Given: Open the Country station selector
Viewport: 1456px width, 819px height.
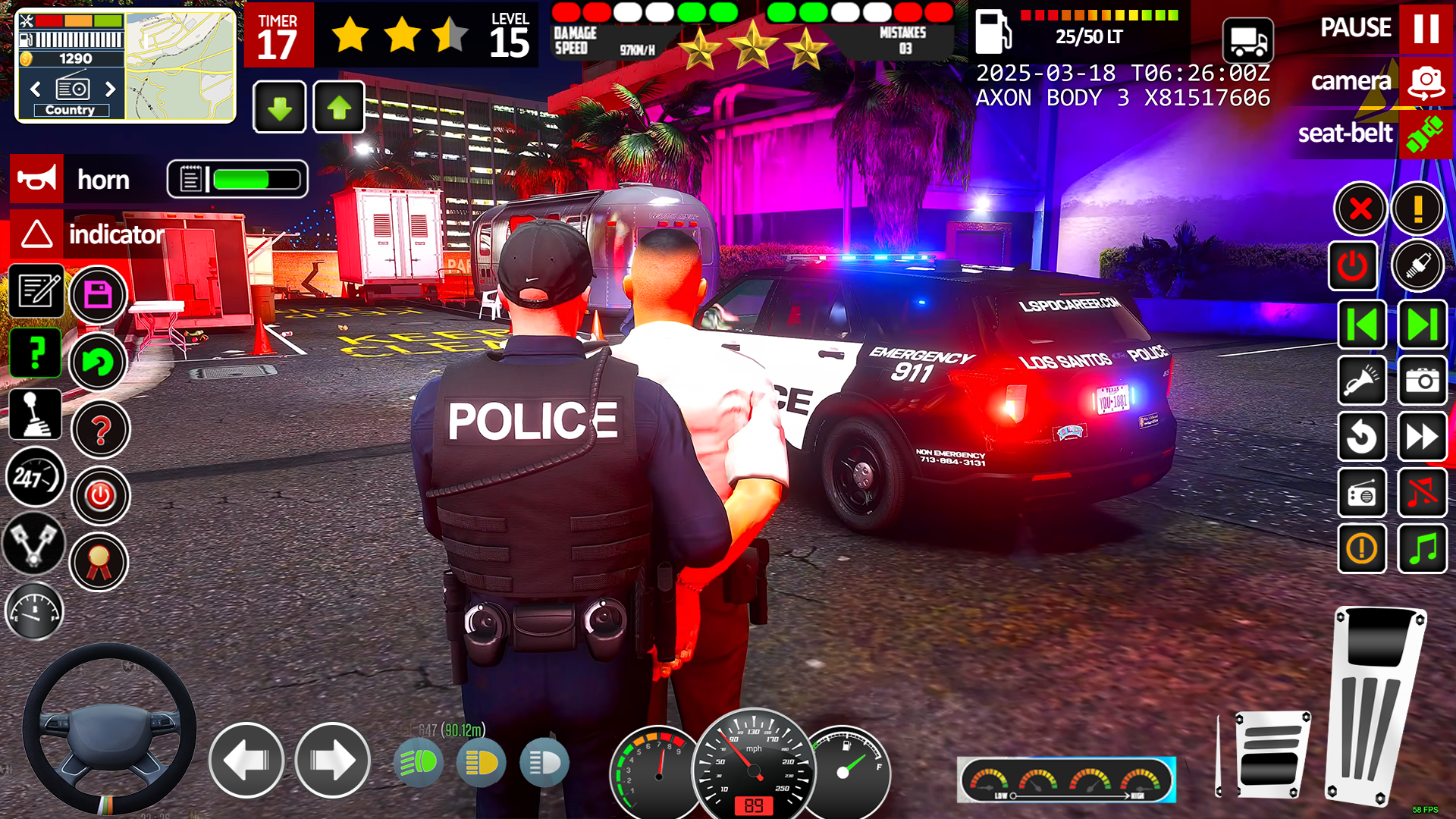Looking at the screenshot, I should tap(71, 109).
